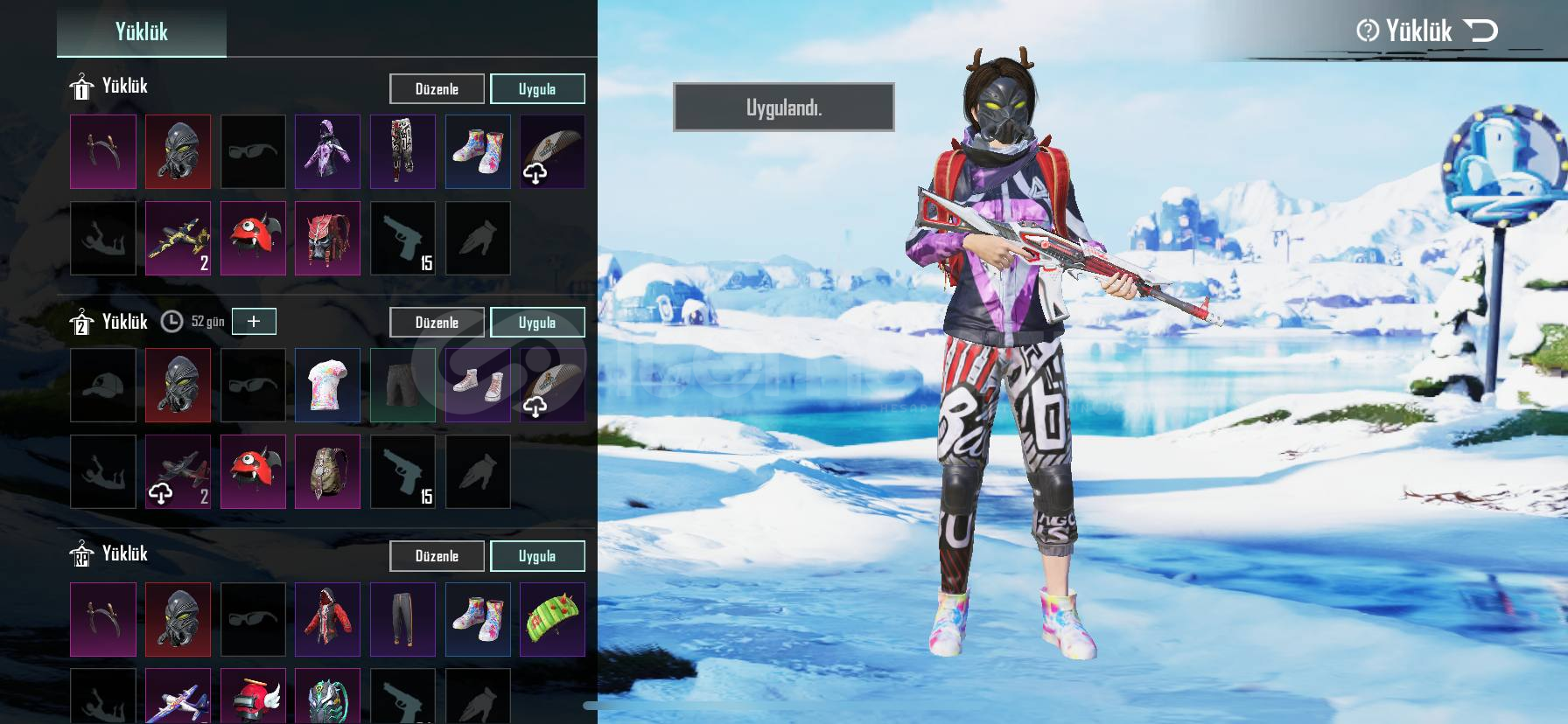Click Düzenle for the 52 gün Yüklük
The height and width of the screenshot is (724, 1568).
(x=437, y=323)
